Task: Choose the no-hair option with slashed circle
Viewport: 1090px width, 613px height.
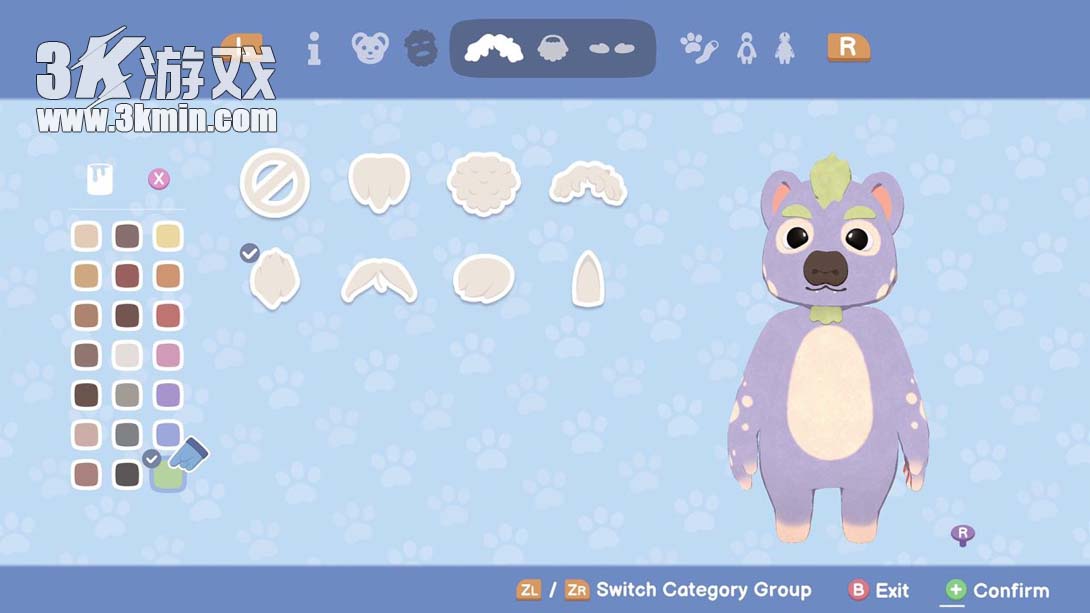Action: click(274, 183)
